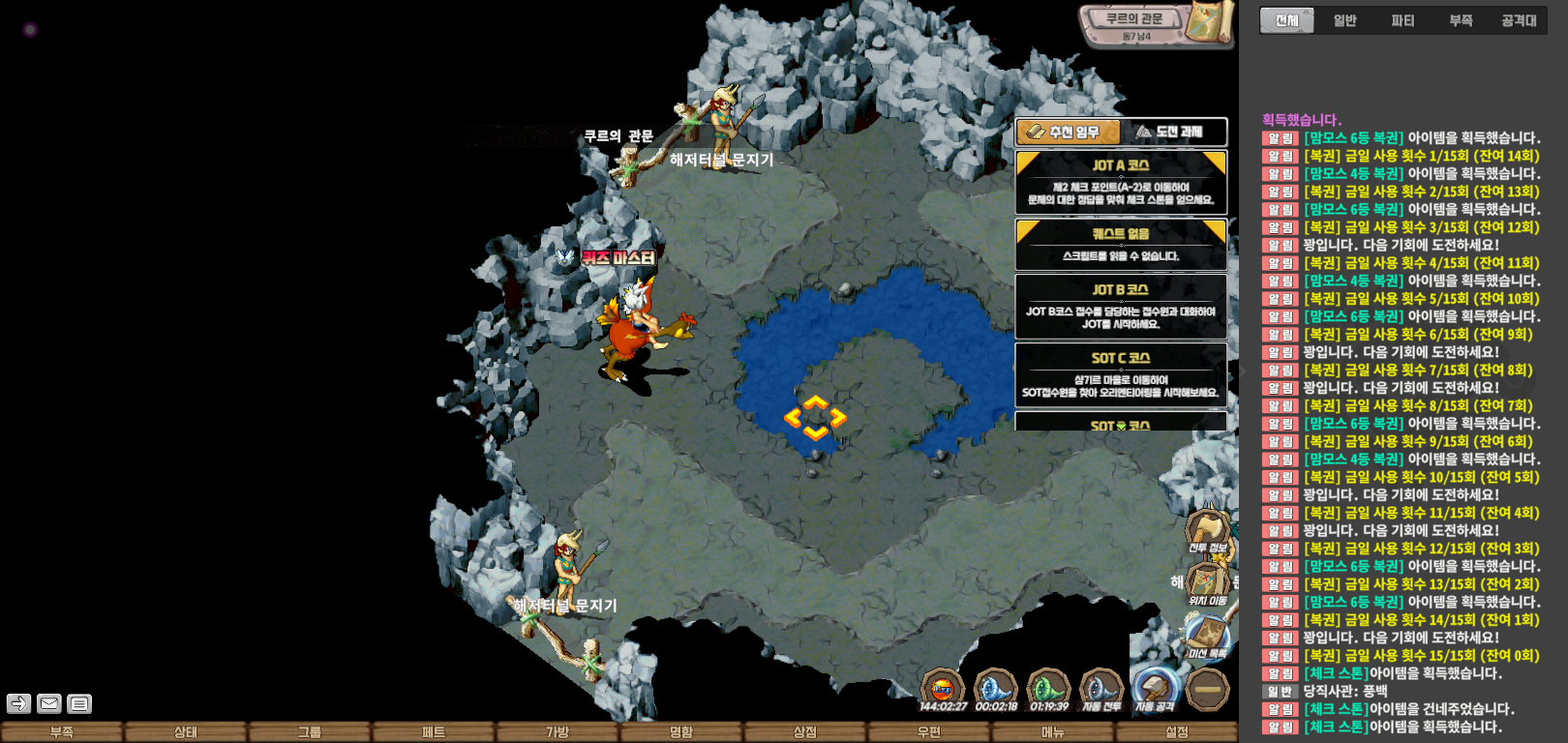Open the 가방 bag menu

pyautogui.click(x=558, y=732)
